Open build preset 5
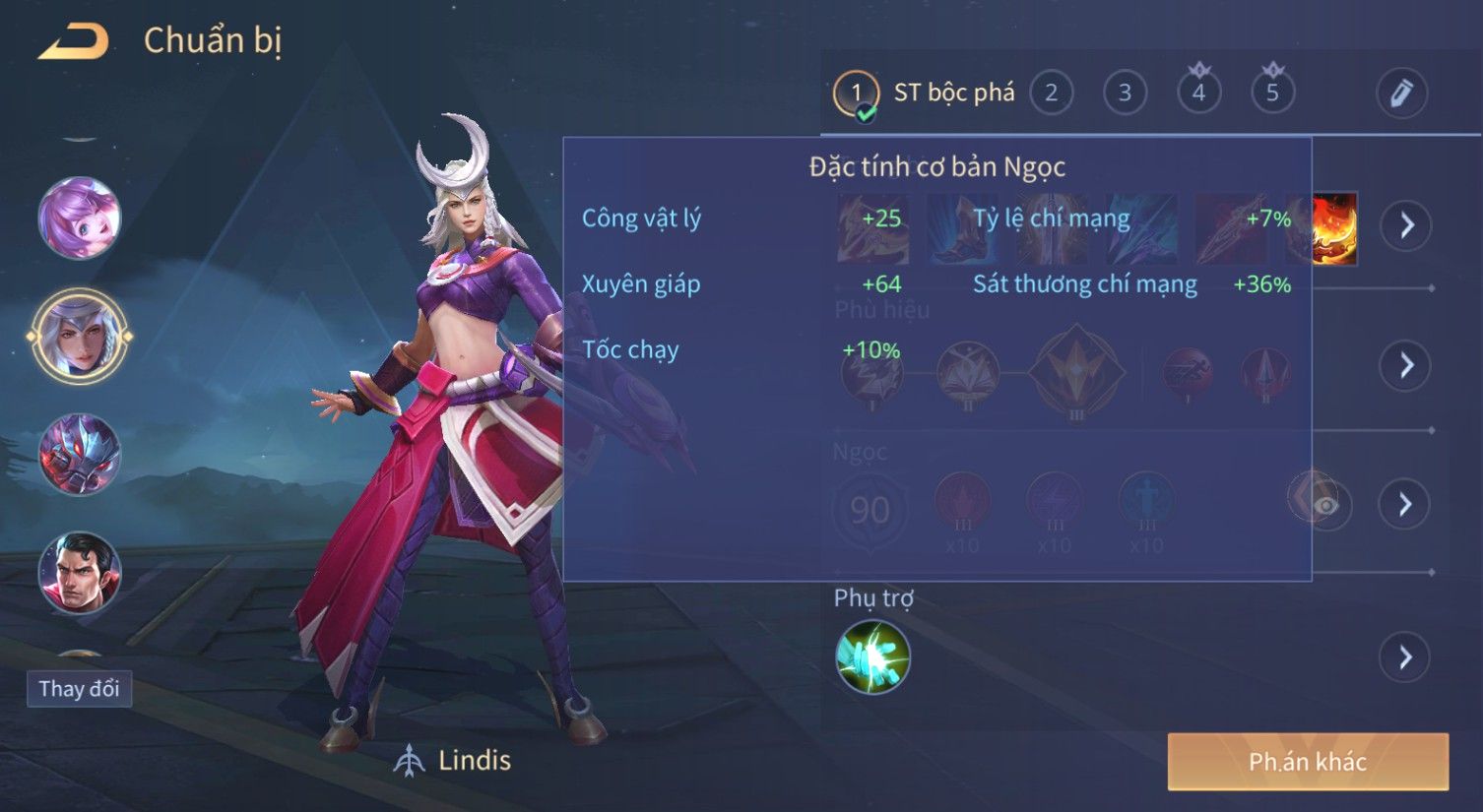 click(1272, 94)
